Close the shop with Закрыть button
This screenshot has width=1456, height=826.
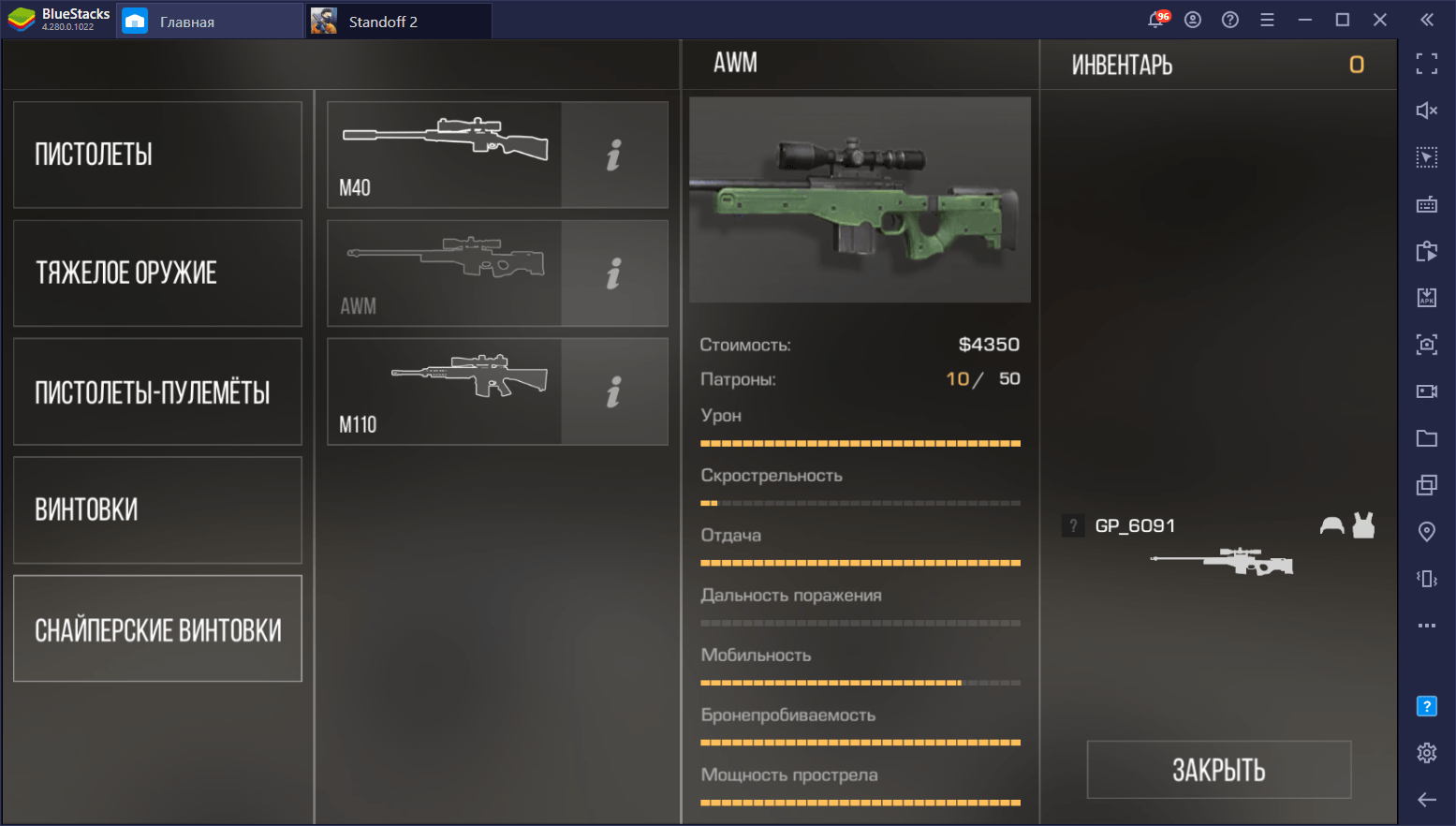(x=1218, y=770)
